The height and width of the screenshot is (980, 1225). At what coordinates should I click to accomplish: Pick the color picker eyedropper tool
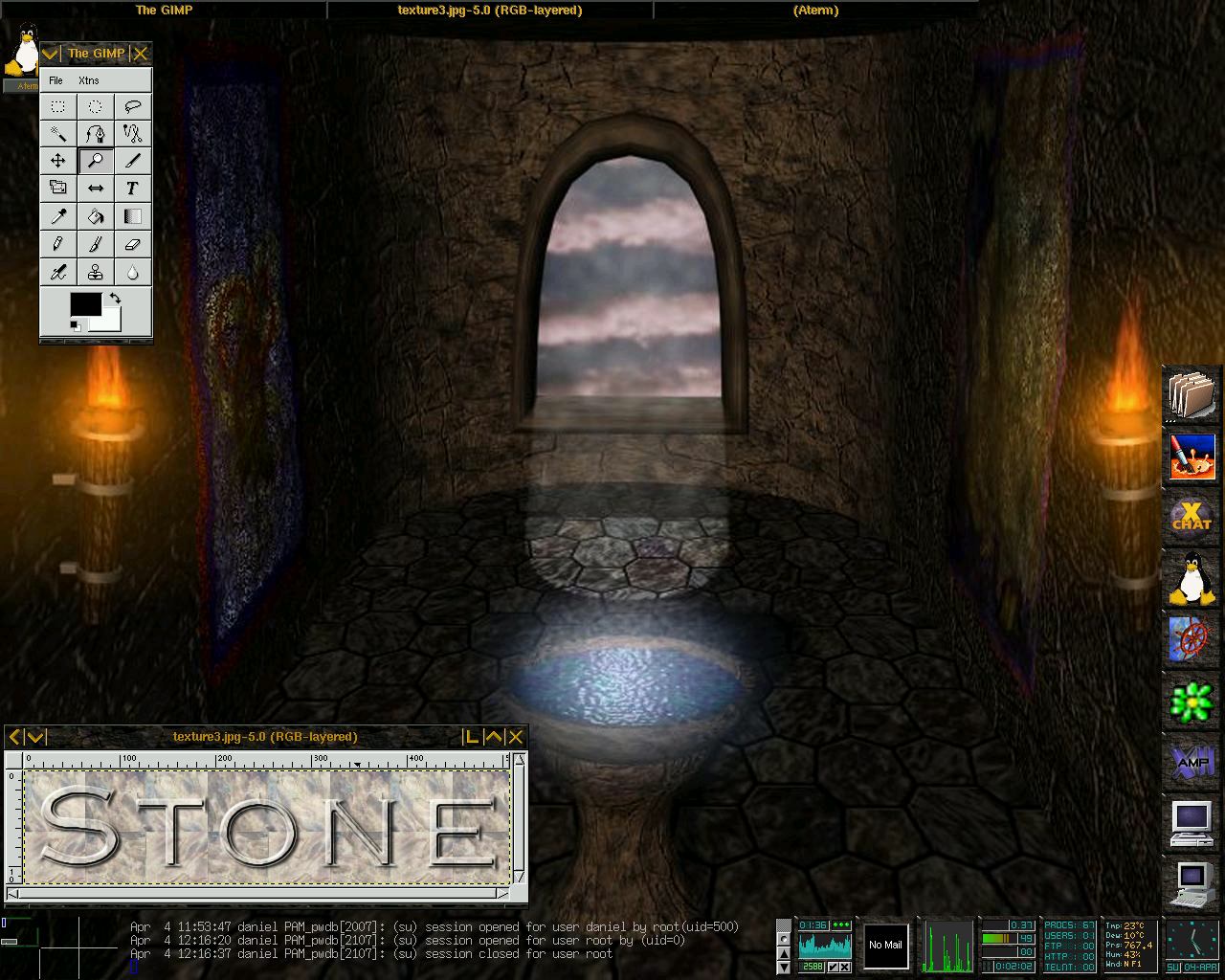pos(58,216)
